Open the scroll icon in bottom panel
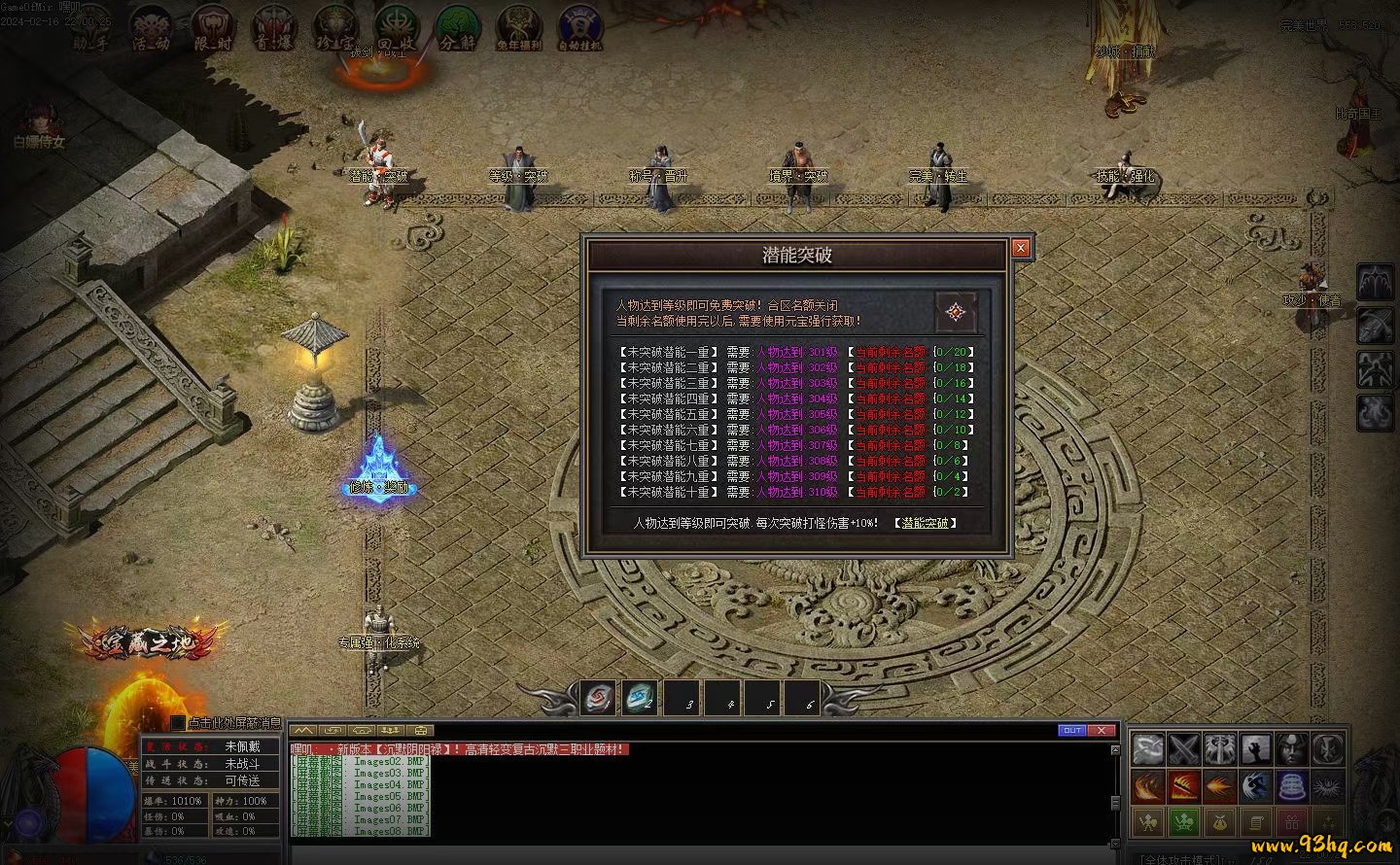The width and height of the screenshot is (1400, 865). click(1255, 822)
